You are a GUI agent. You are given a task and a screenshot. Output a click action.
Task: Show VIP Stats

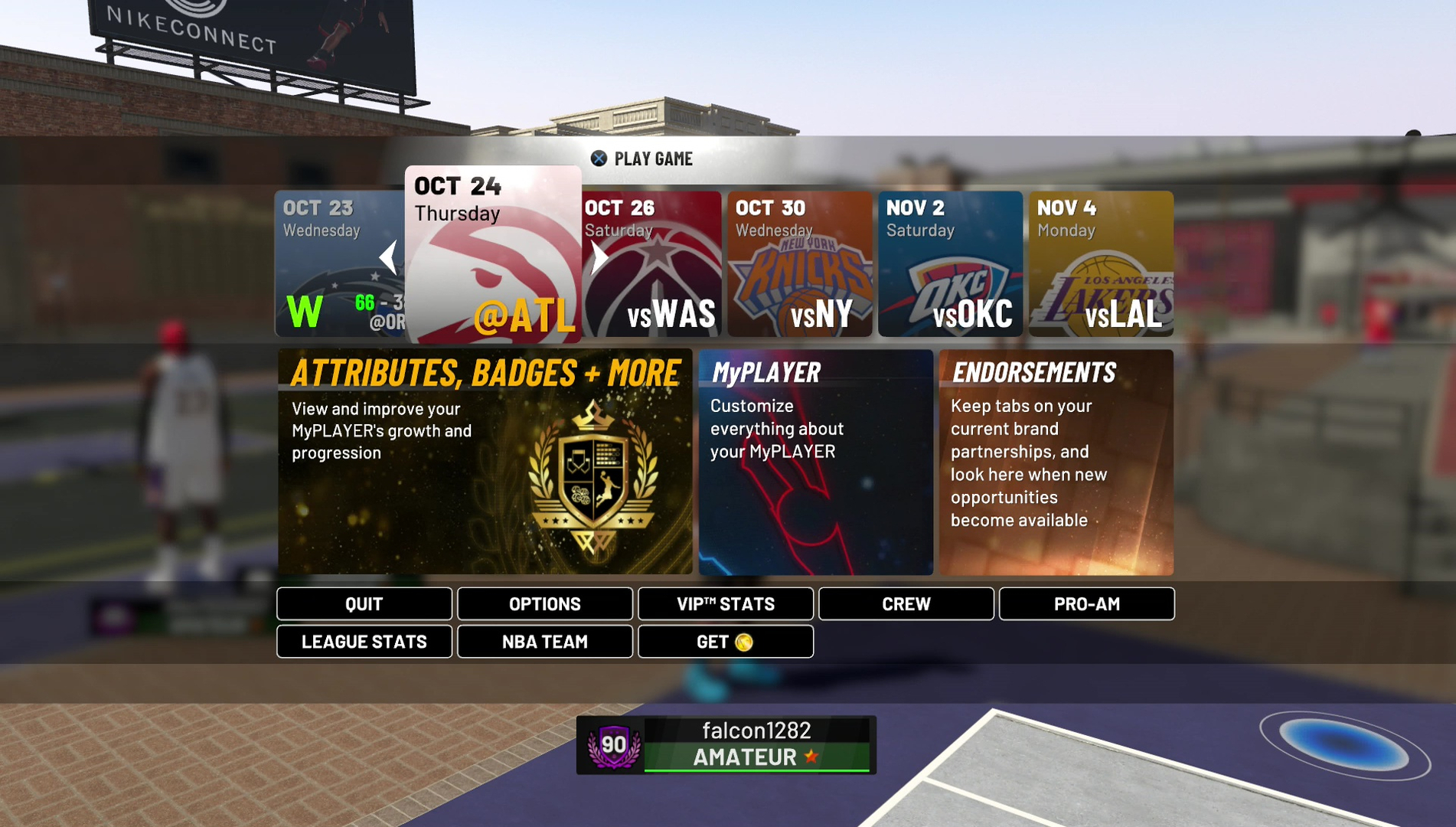click(726, 604)
